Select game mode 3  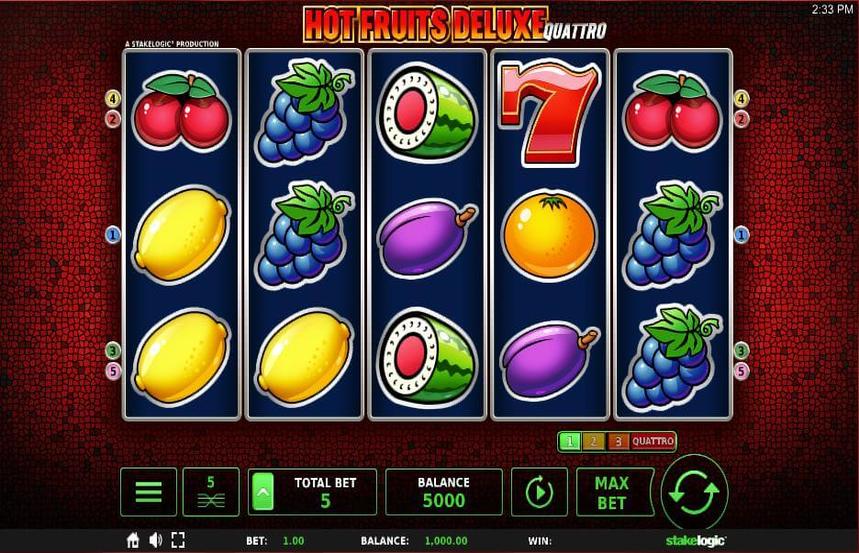617,441
